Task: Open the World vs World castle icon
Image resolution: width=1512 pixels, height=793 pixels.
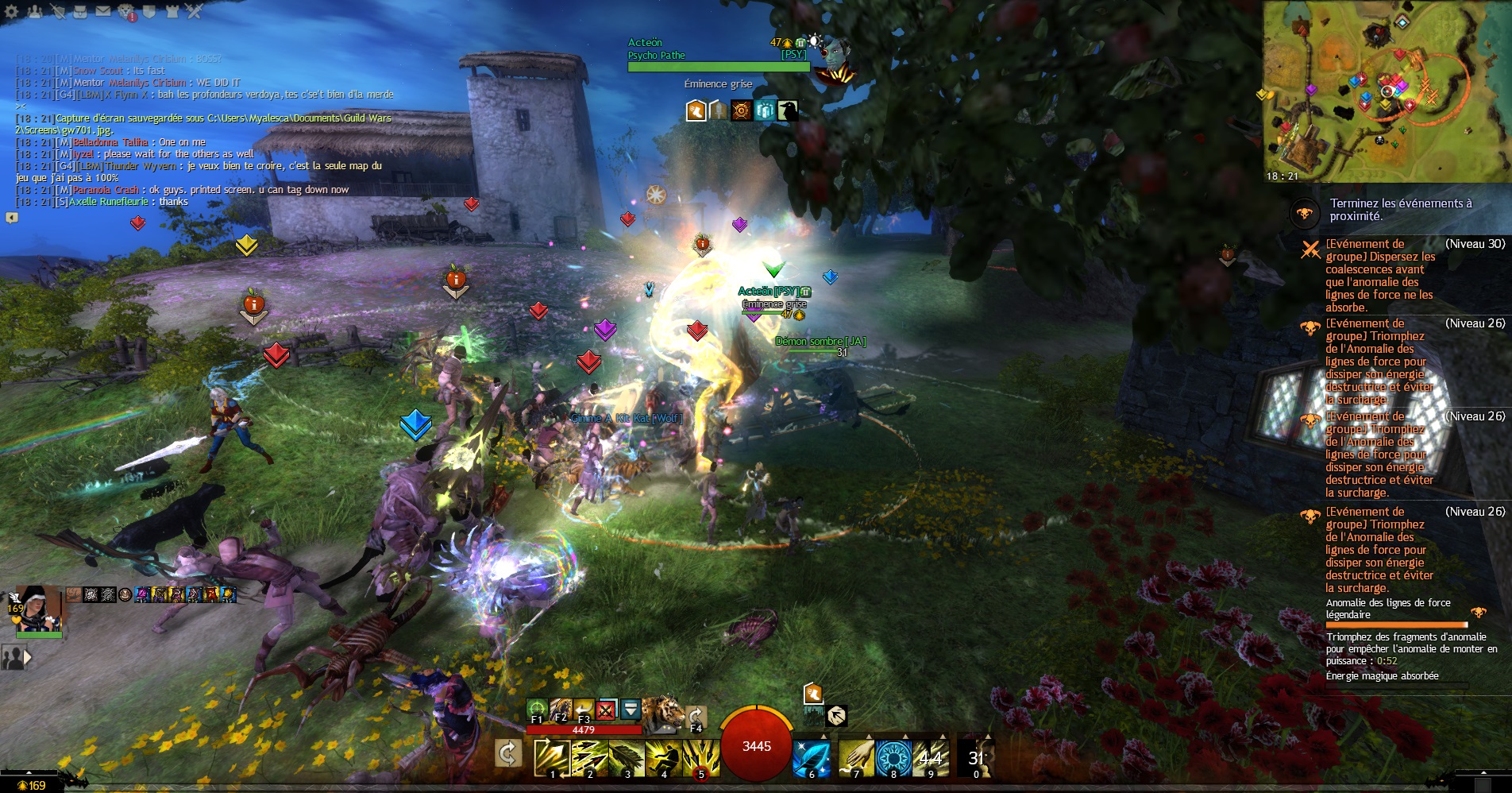Action: [172, 11]
